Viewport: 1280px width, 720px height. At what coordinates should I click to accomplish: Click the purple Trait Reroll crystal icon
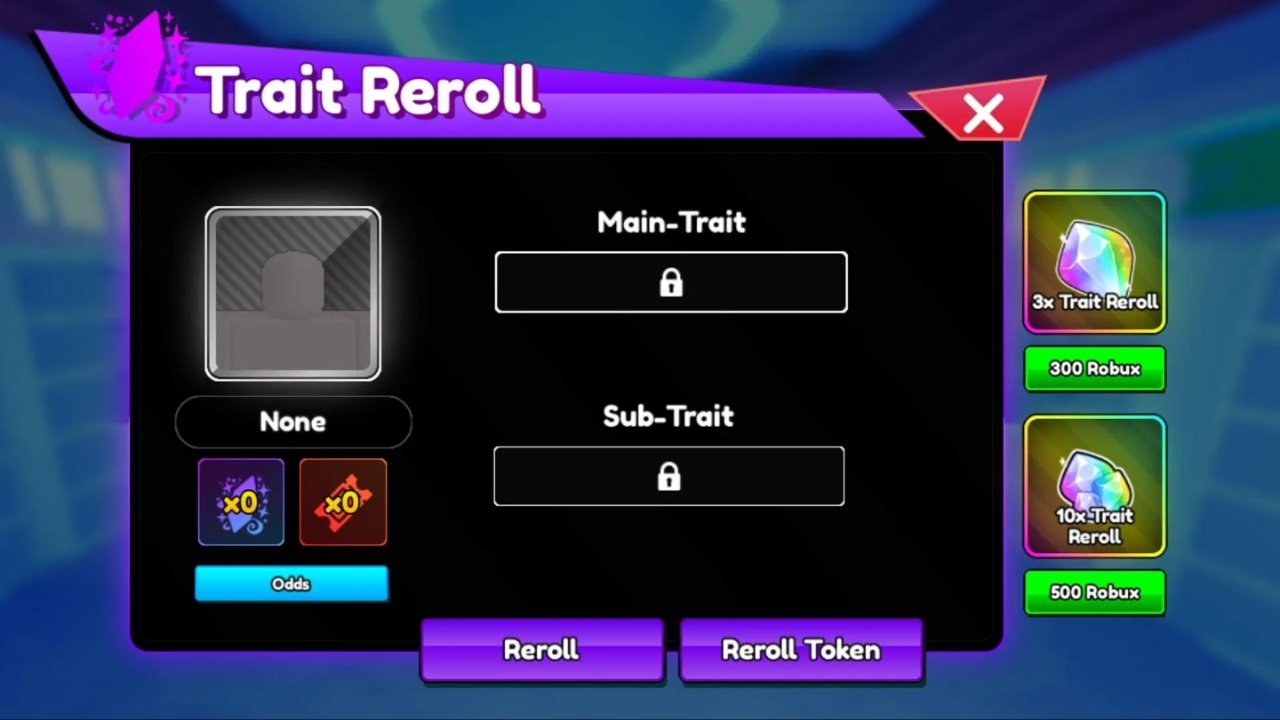click(x=240, y=501)
